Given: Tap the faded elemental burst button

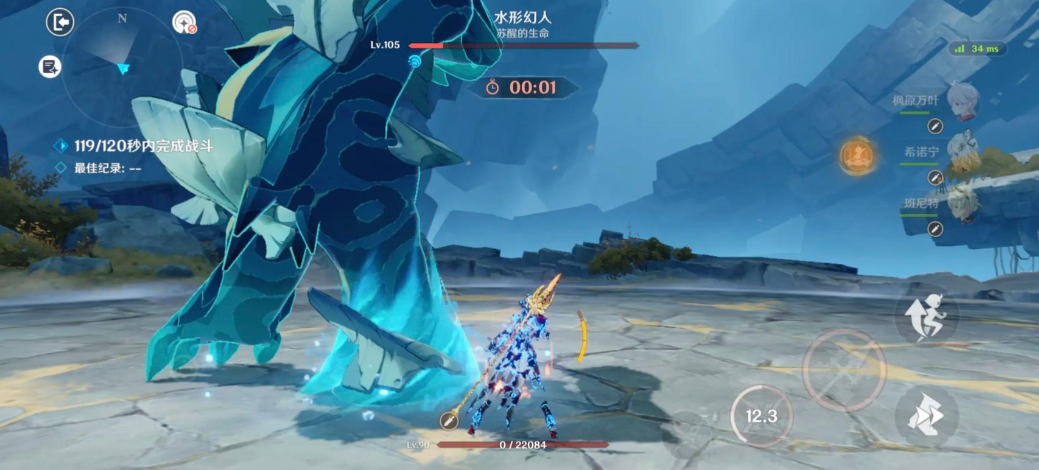Looking at the screenshot, I should point(688,432).
